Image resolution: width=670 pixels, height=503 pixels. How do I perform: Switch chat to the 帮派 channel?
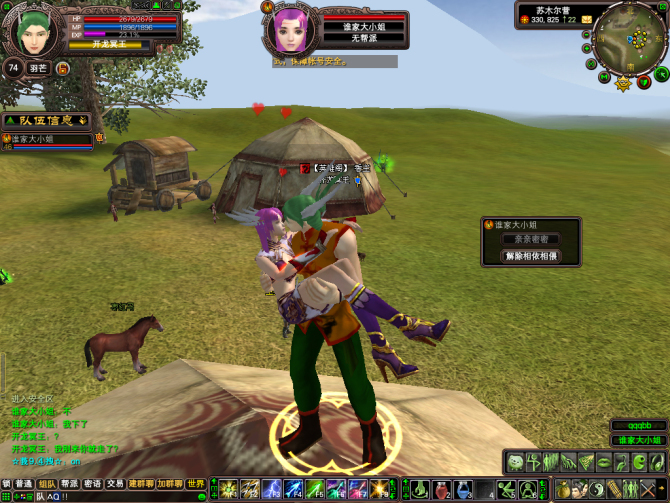tap(70, 483)
